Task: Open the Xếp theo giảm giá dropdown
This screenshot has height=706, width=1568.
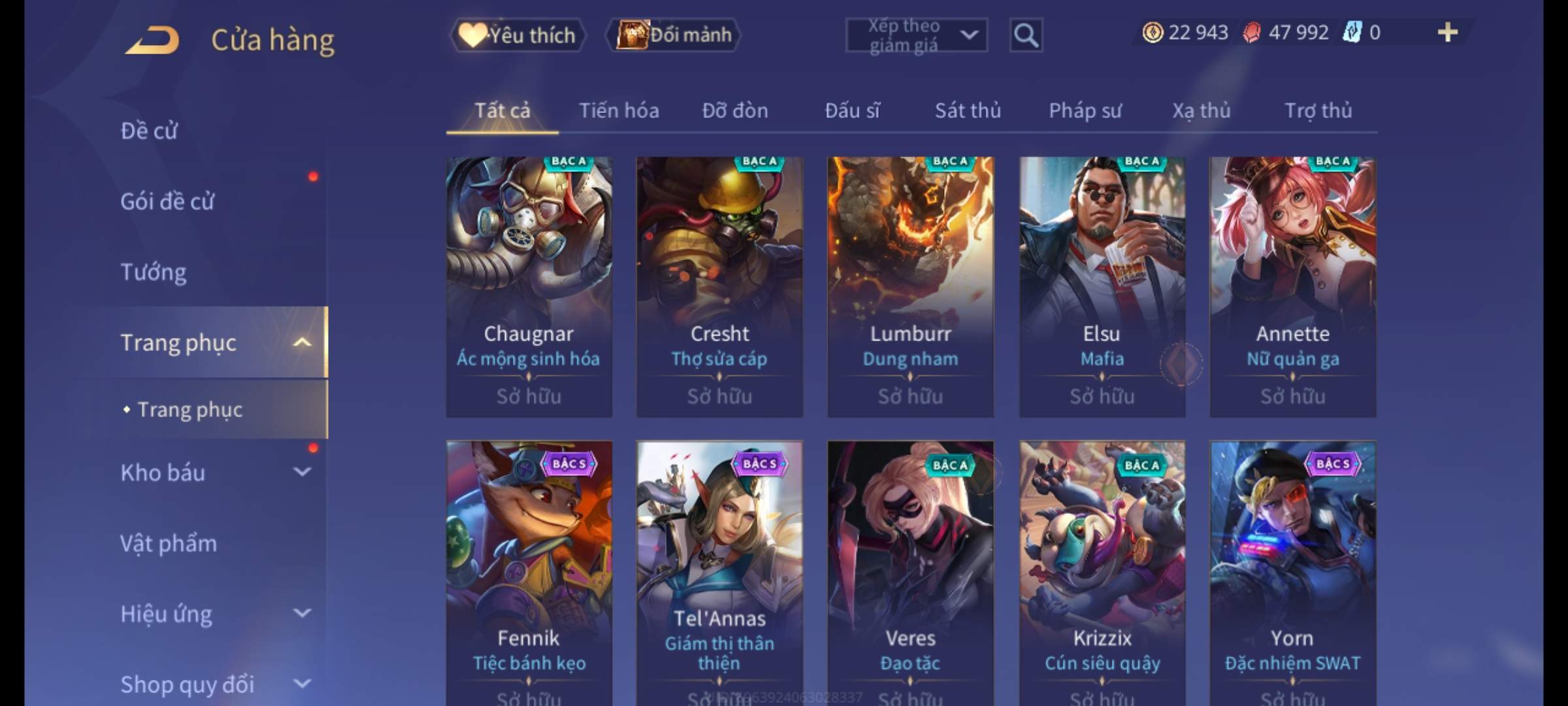Action: pyautogui.click(x=916, y=35)
